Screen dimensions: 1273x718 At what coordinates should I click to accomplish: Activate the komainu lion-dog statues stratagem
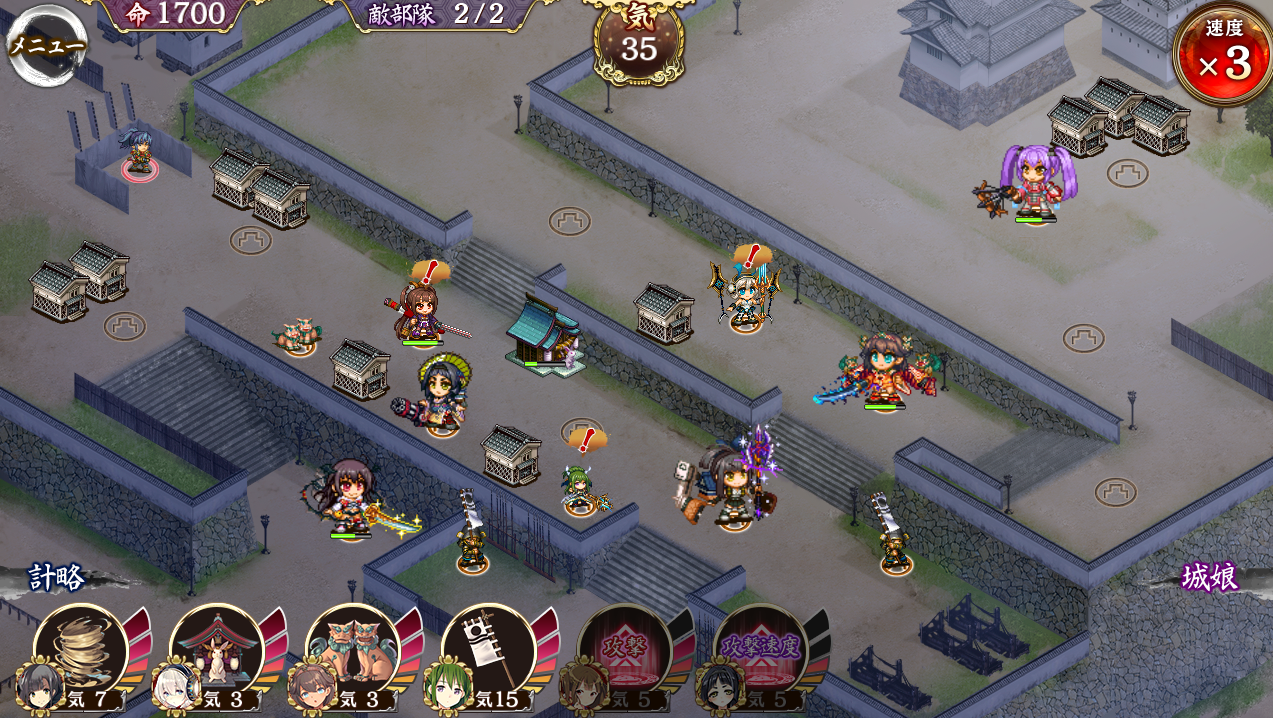pyautogui.click(x=352, y=651)
